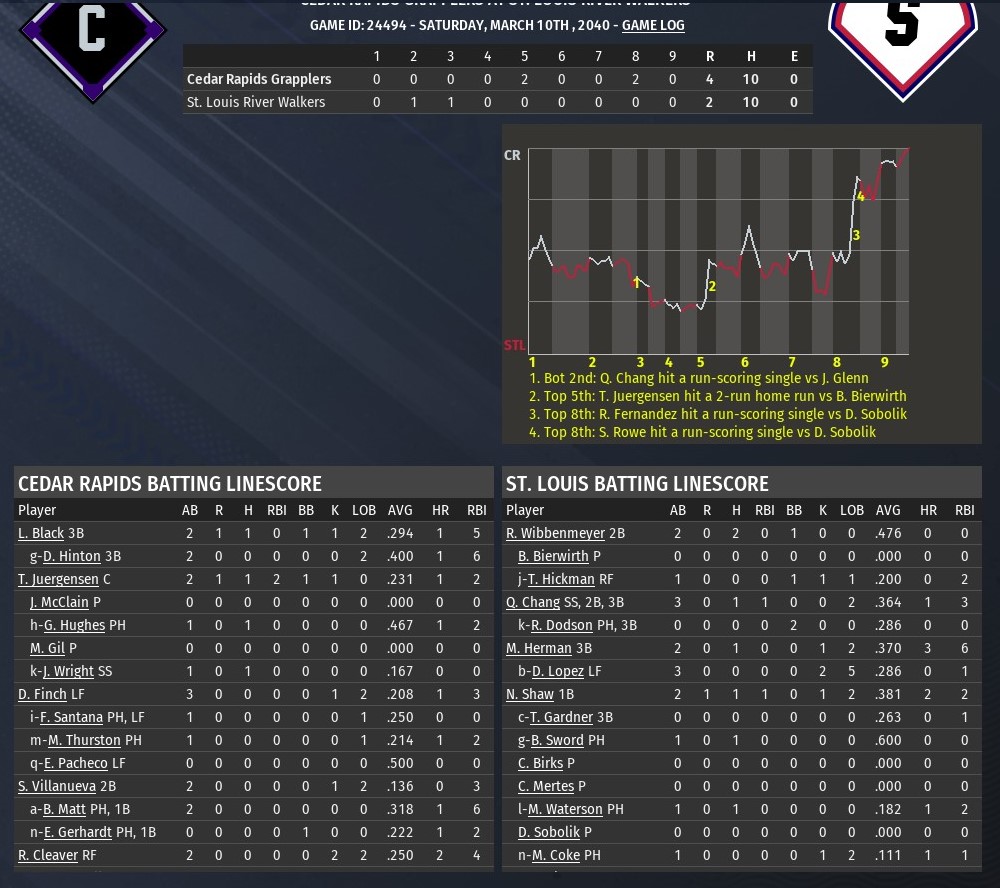This screenshot has width=1000, height=888.
Task: View M. Waterson player page
Action: tap(565, 809)
